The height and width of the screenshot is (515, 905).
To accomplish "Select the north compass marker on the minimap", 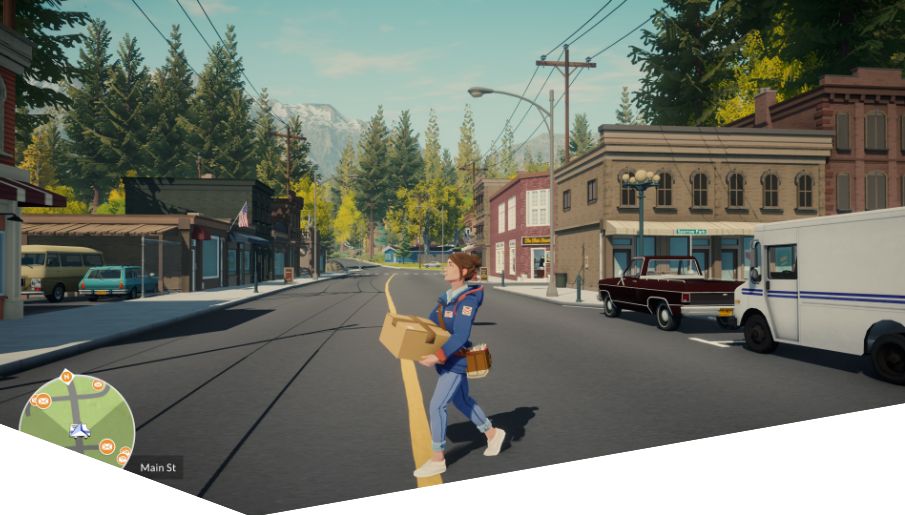I will coord(66,377).
